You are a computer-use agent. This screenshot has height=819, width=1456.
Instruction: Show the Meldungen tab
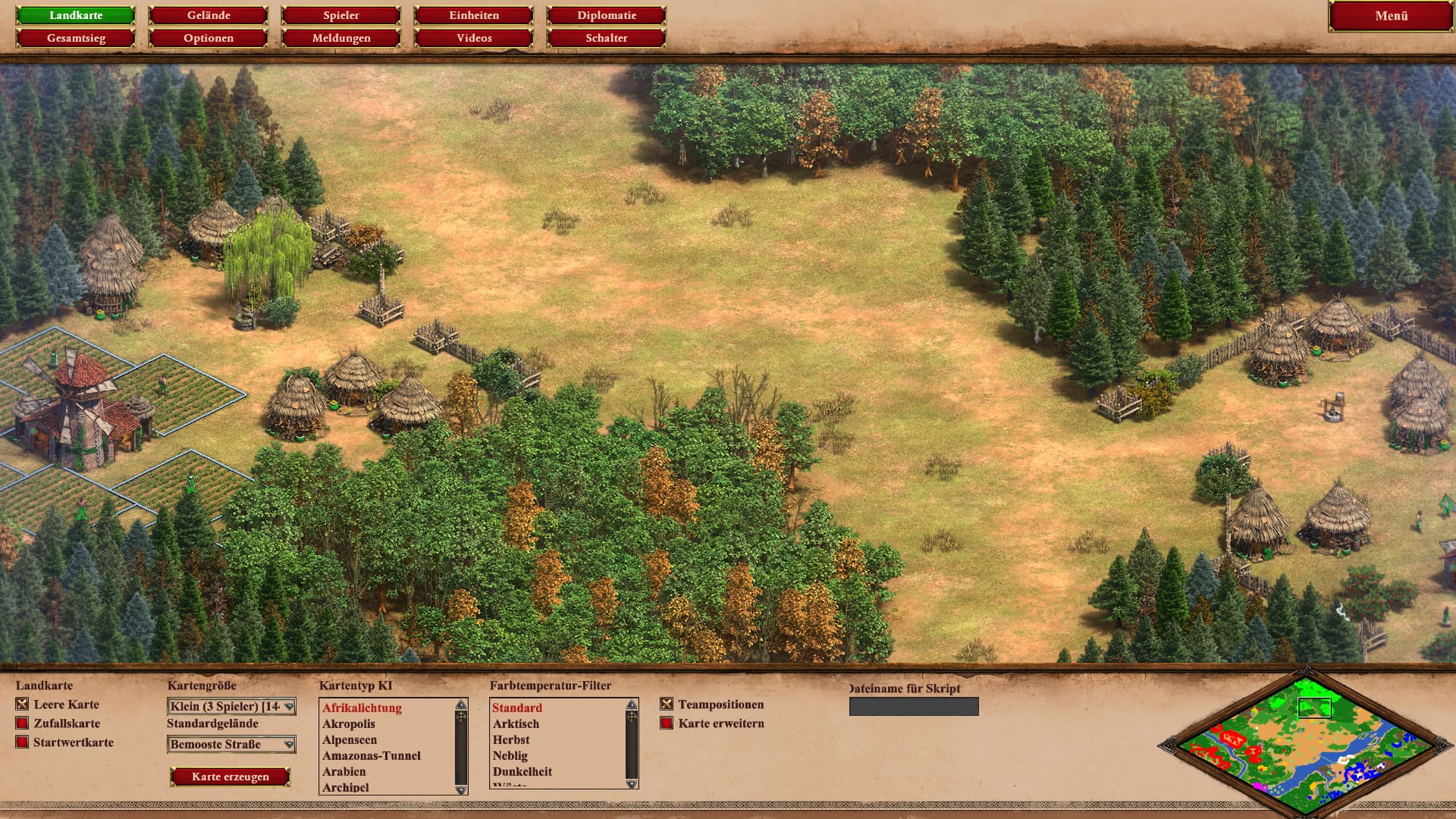(341, 38)
